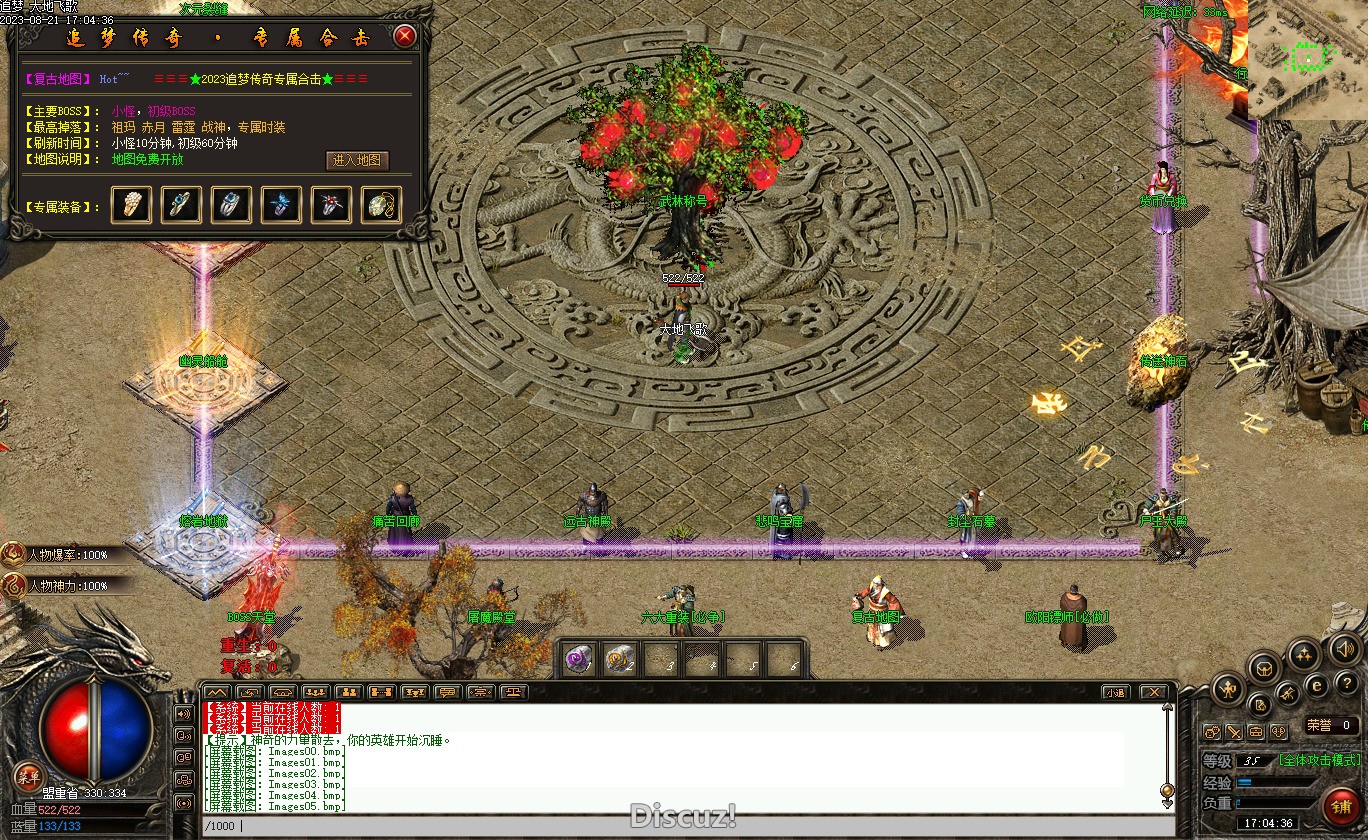Select the blue butterfly ring equipment slot
The height and width of the screenshot is (840, 1368).
pos(281,205)
